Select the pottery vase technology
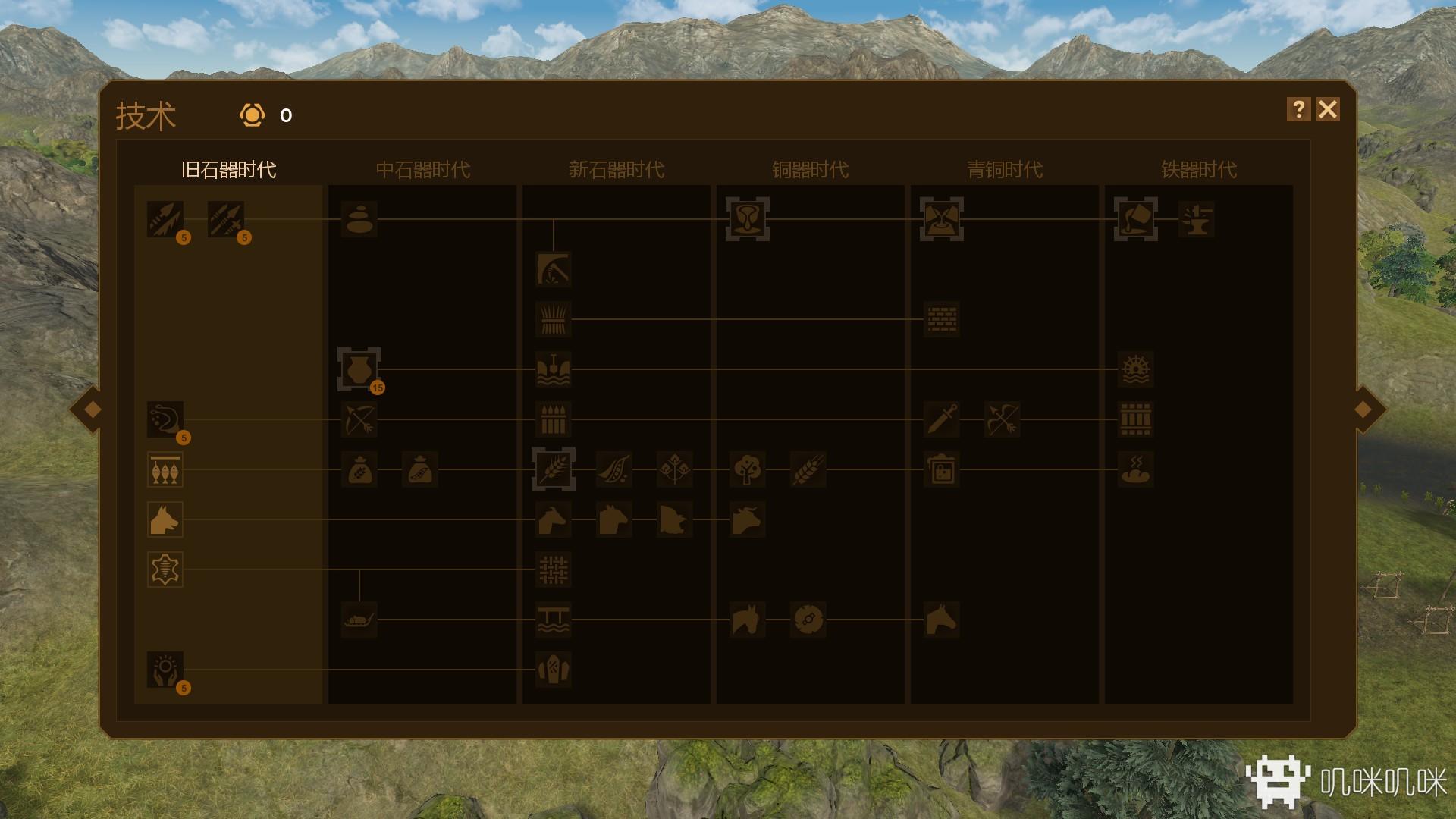 [359, 369]
